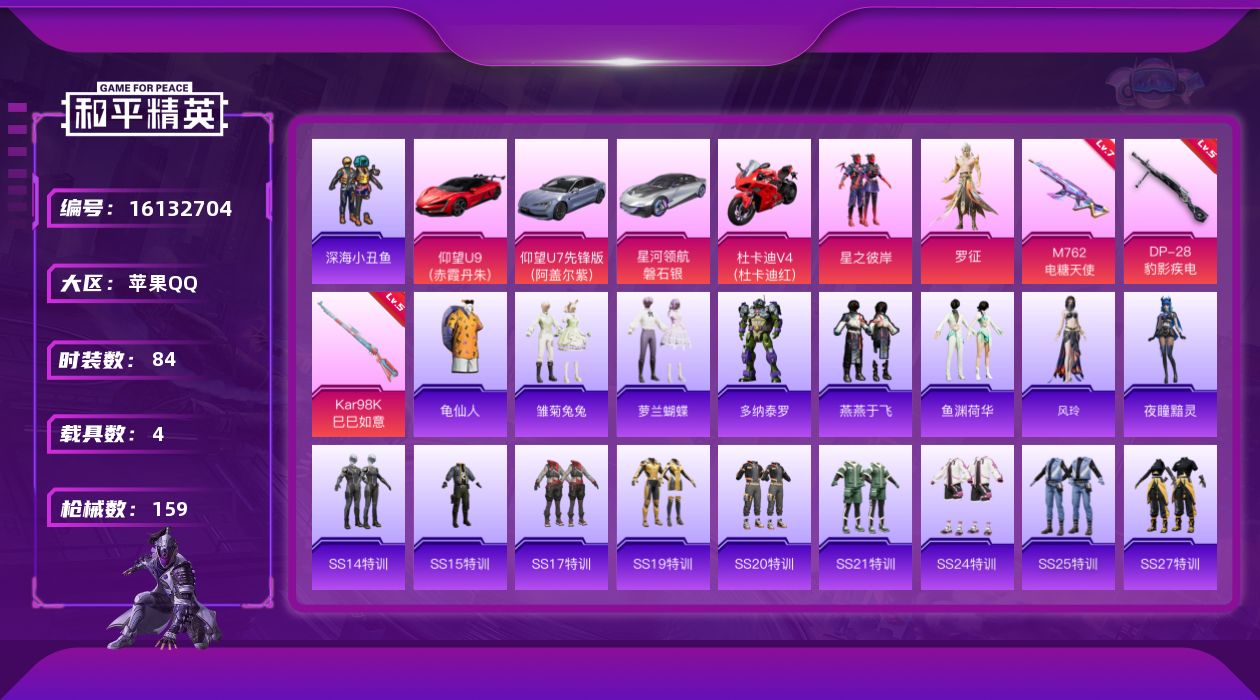Select the M762 电糖天使 weapon skin

coord(1068,210)
